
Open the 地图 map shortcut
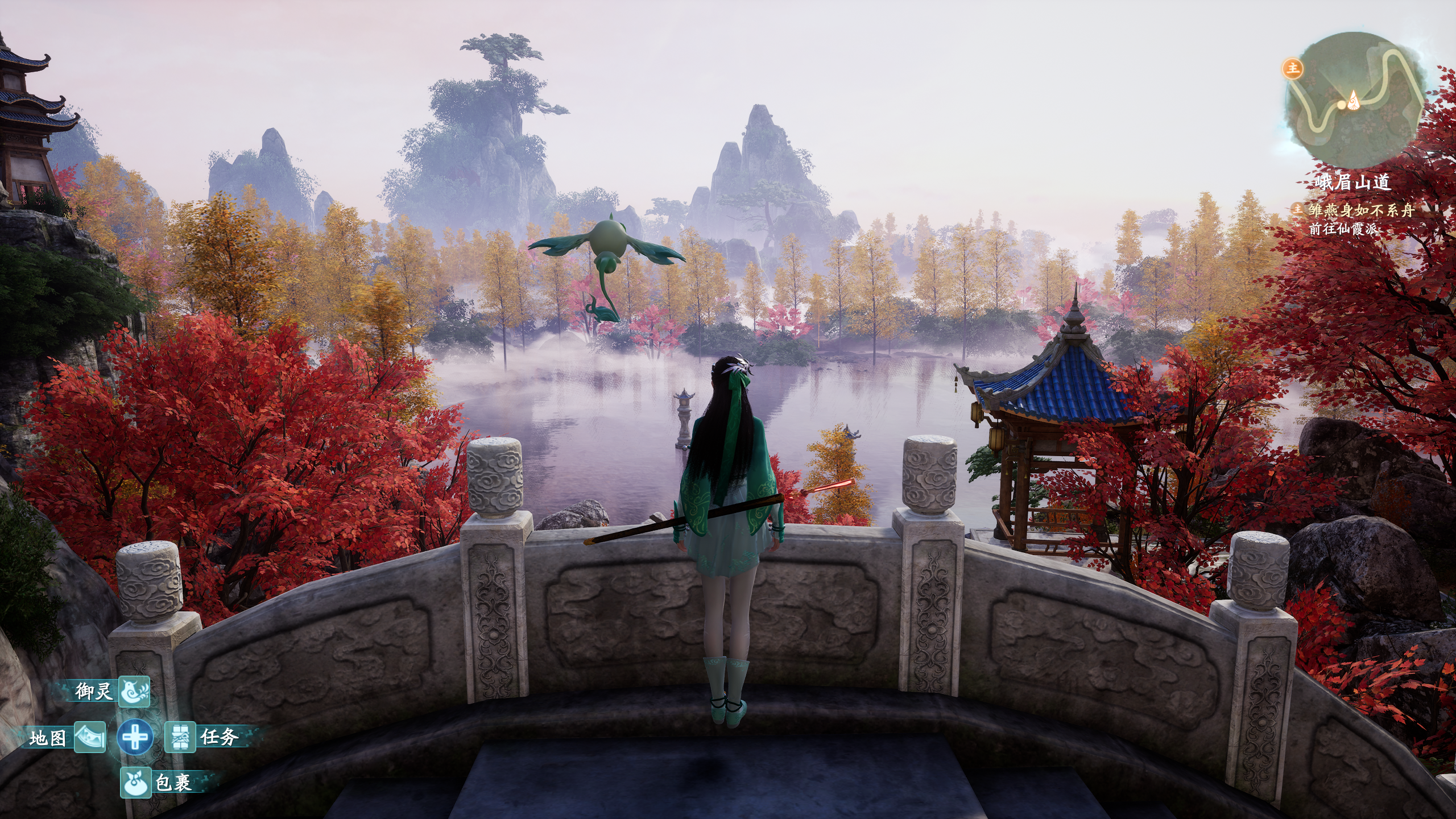tap(90, 738)
